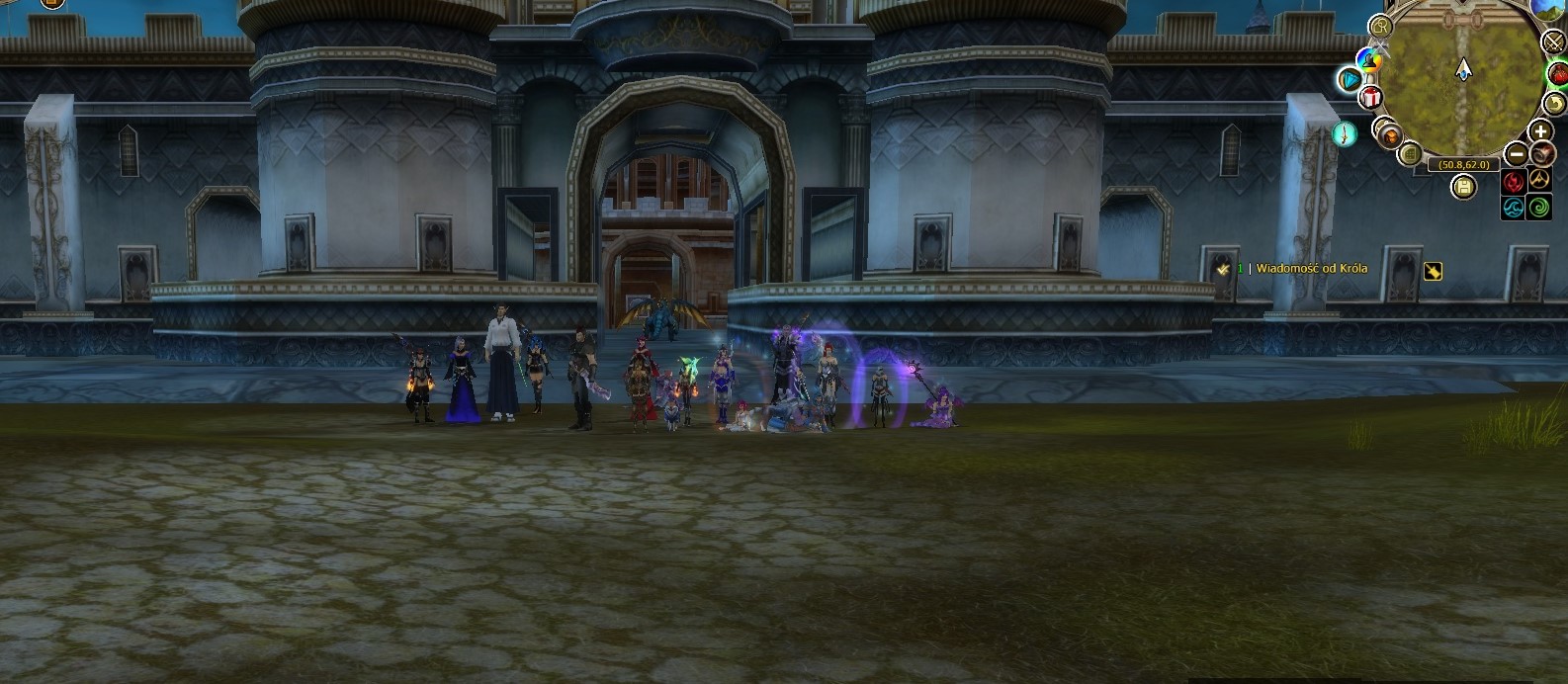Select the red fire element icon
Screen dimensions: 1568x684
1514,182
